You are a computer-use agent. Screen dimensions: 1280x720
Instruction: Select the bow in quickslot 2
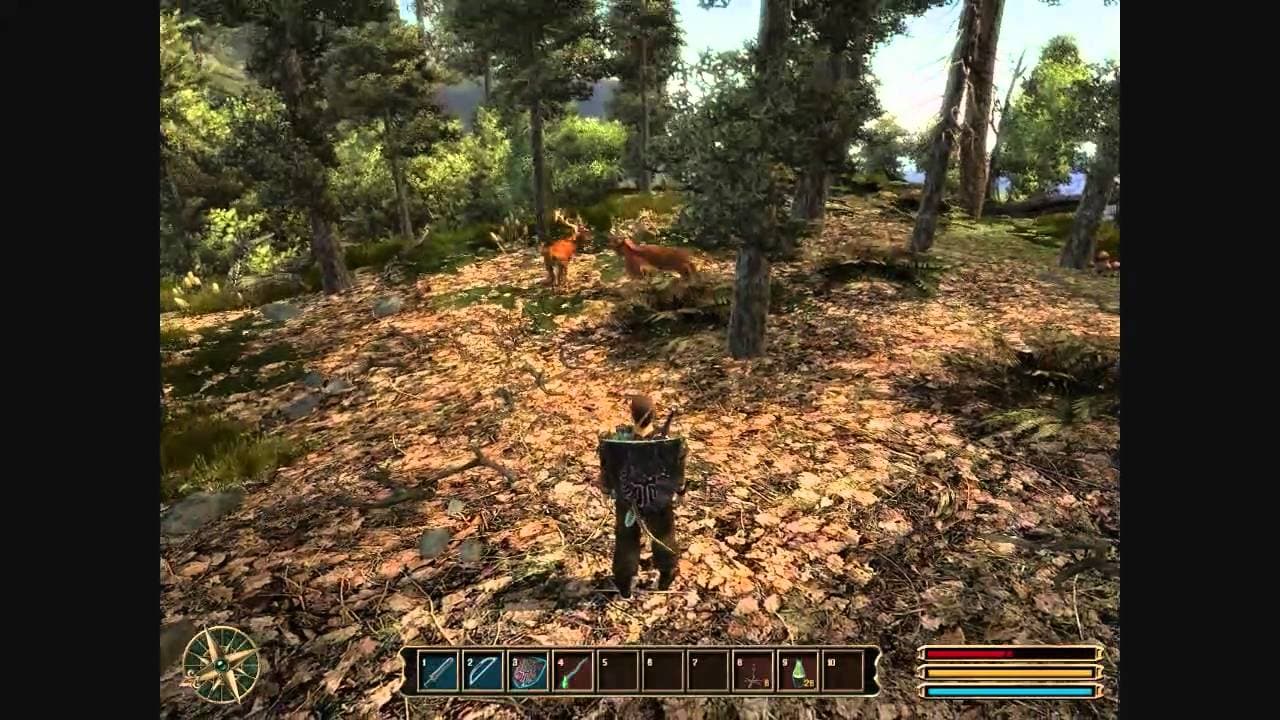tap(484, 670)
